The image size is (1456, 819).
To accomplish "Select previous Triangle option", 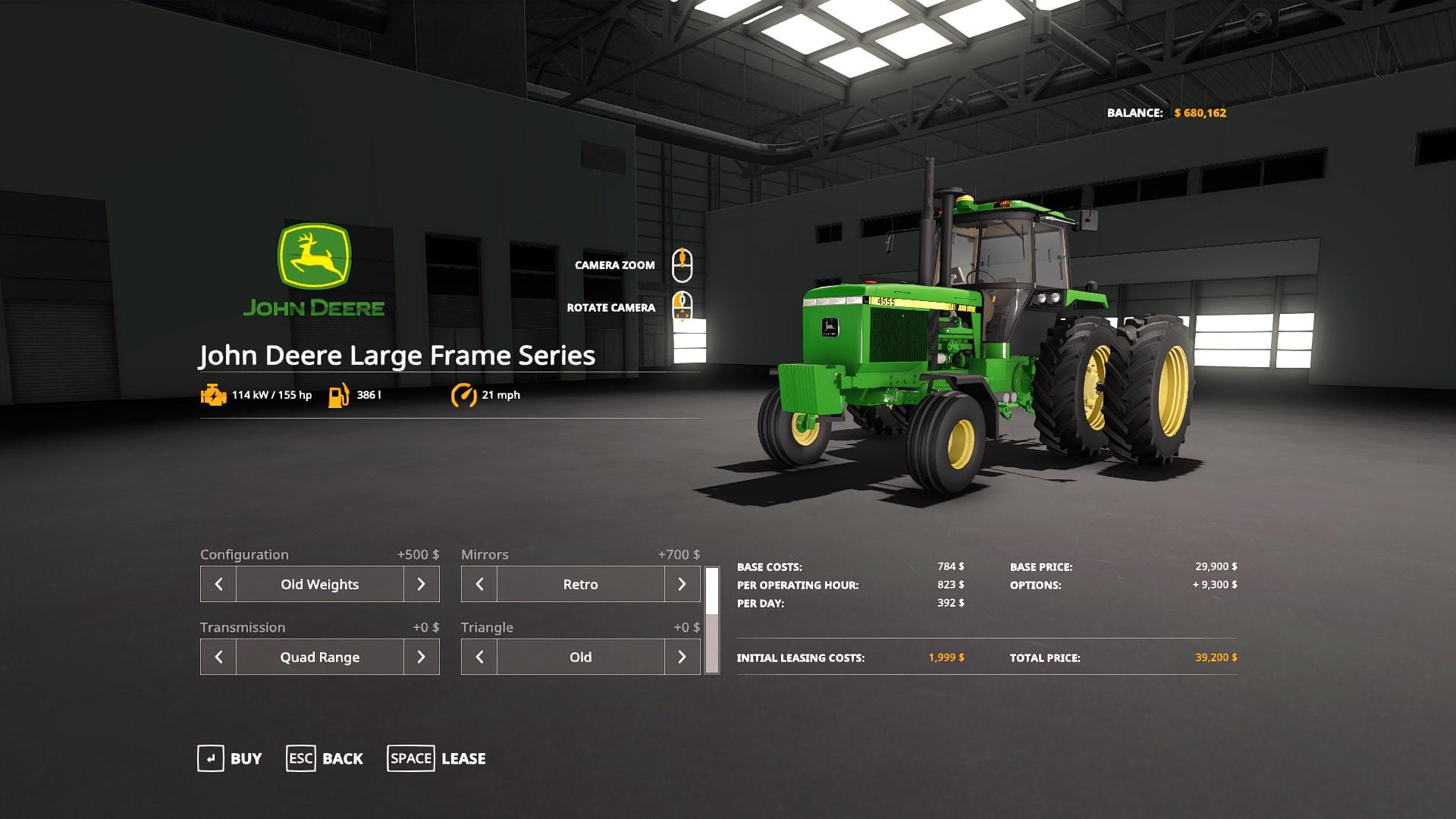I will pos(479,657).
